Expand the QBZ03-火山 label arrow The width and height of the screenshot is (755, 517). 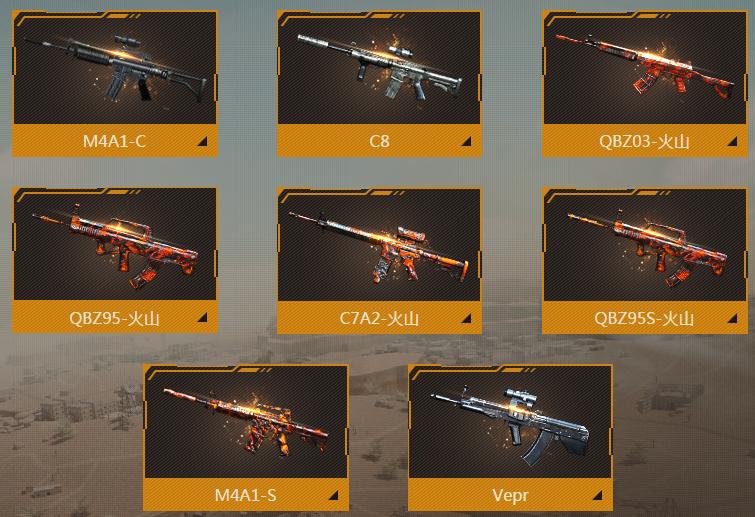[x=732, y=142]
